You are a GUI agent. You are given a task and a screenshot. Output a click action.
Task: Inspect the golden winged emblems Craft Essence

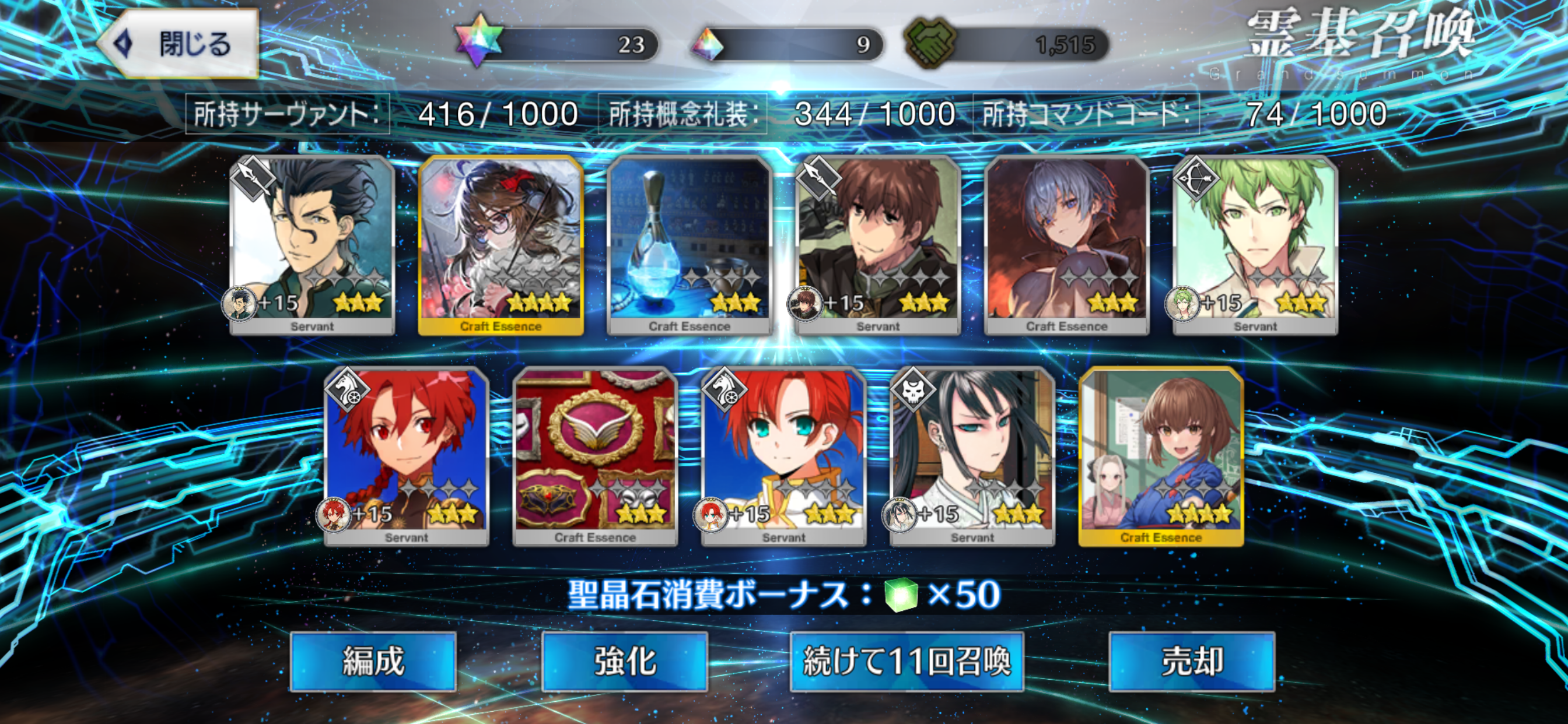pyautogui.click(x=596, y=455)
